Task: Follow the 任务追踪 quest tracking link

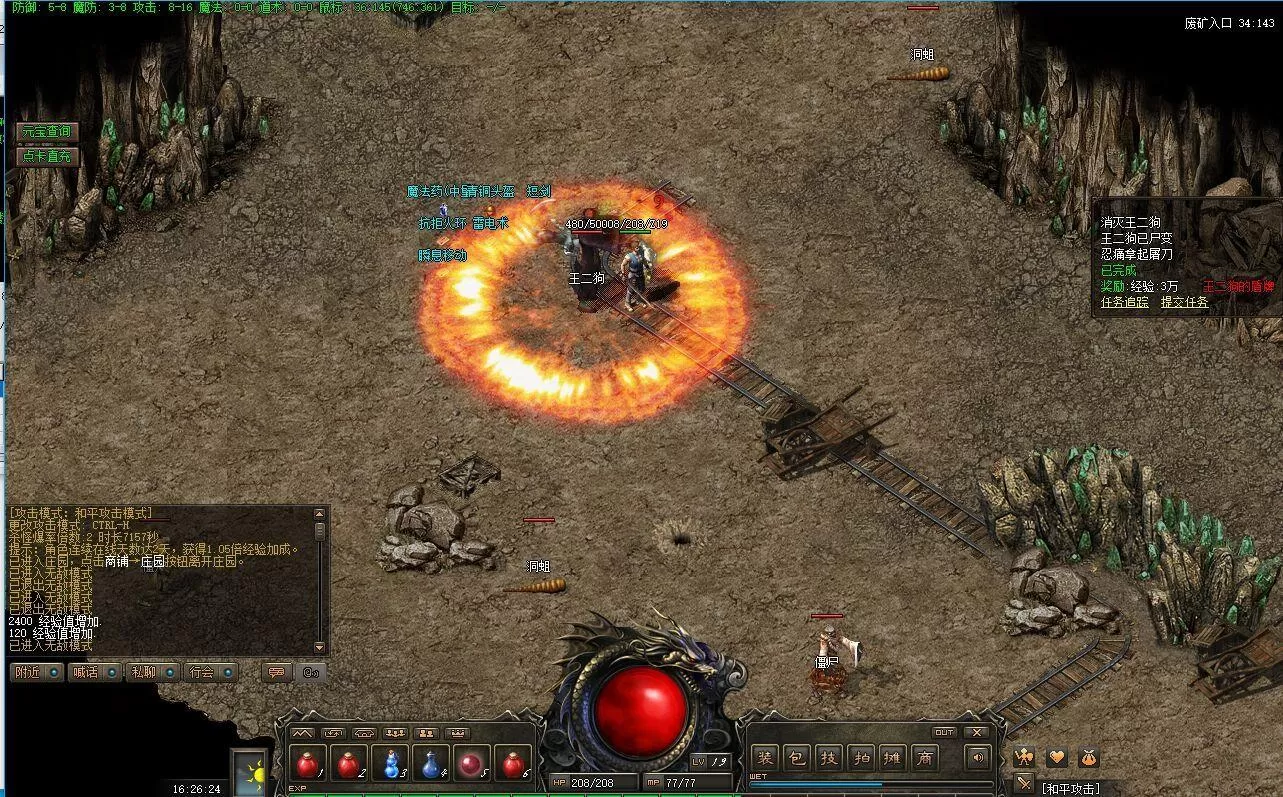Action: (x=1124, y=302)
